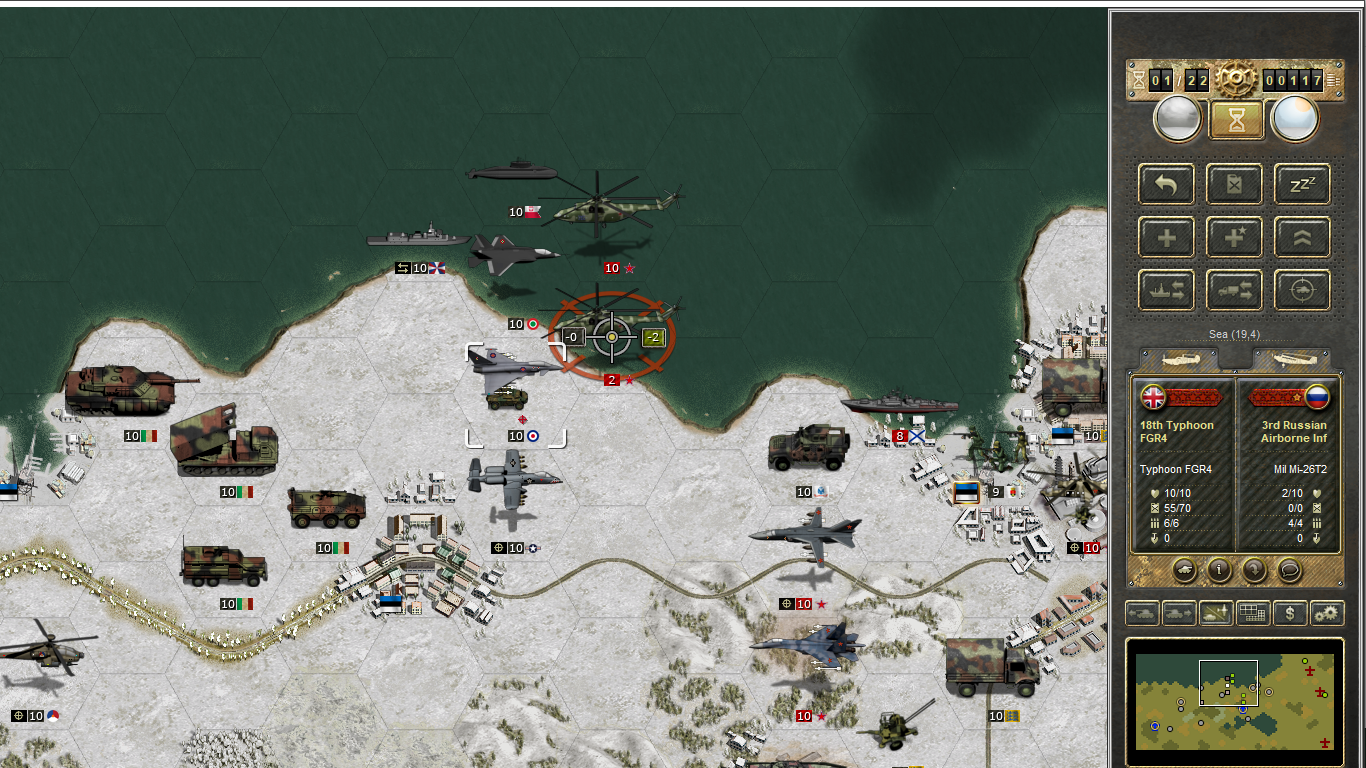Put the unit to sleep with Zzz button
Image resolution: width=1366 pixels, height=768 pixels.
click(1301, 184)
